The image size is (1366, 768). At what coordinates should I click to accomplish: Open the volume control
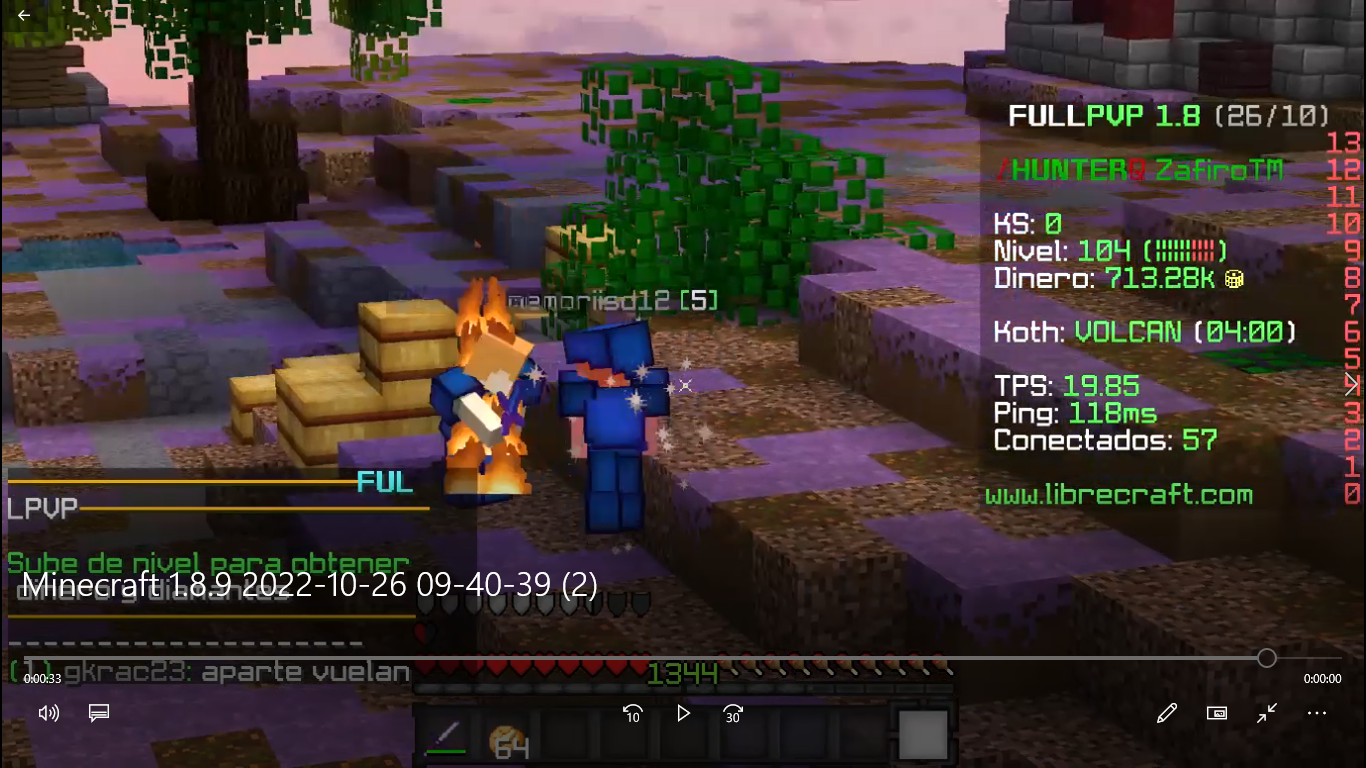[48, 713]
